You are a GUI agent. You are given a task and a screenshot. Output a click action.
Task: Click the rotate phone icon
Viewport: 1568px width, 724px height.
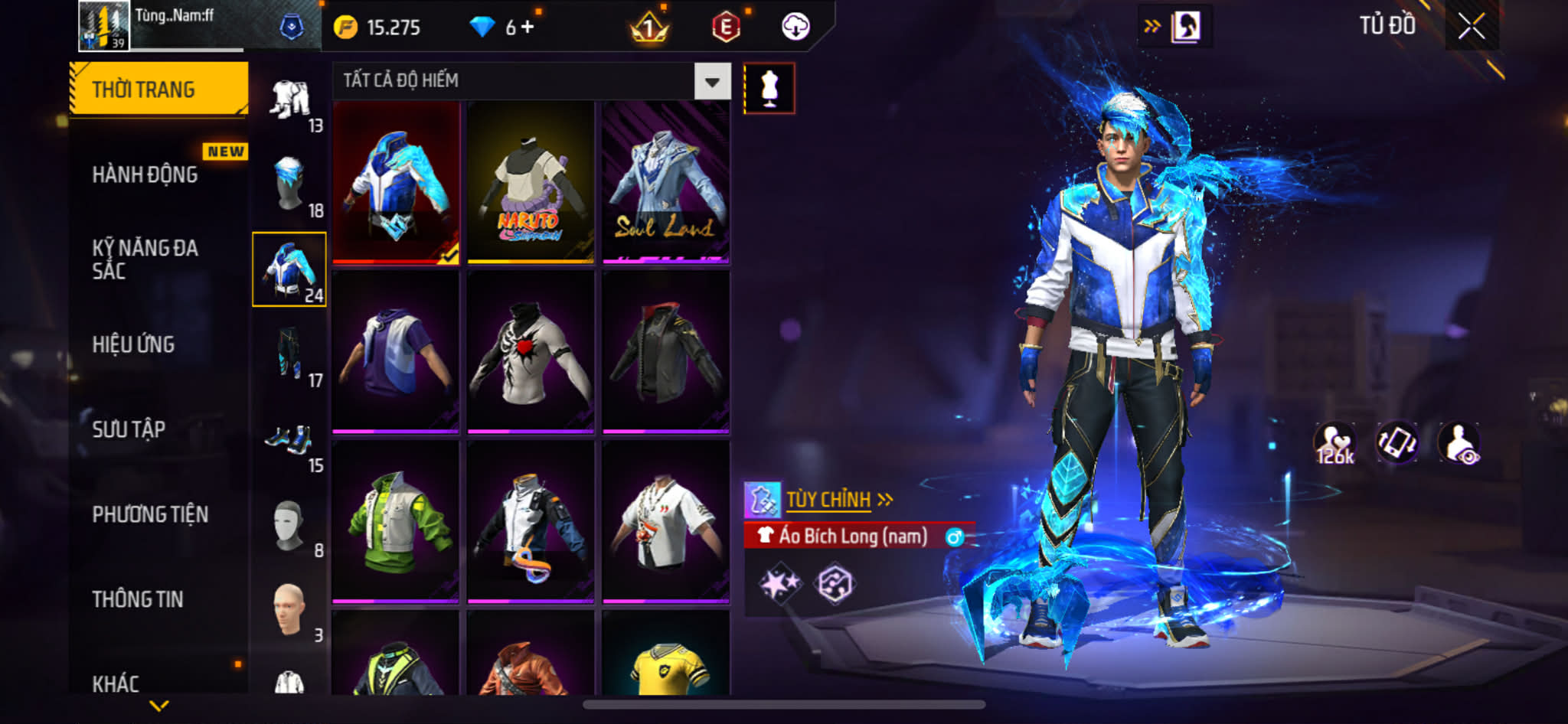point(1396,443)
